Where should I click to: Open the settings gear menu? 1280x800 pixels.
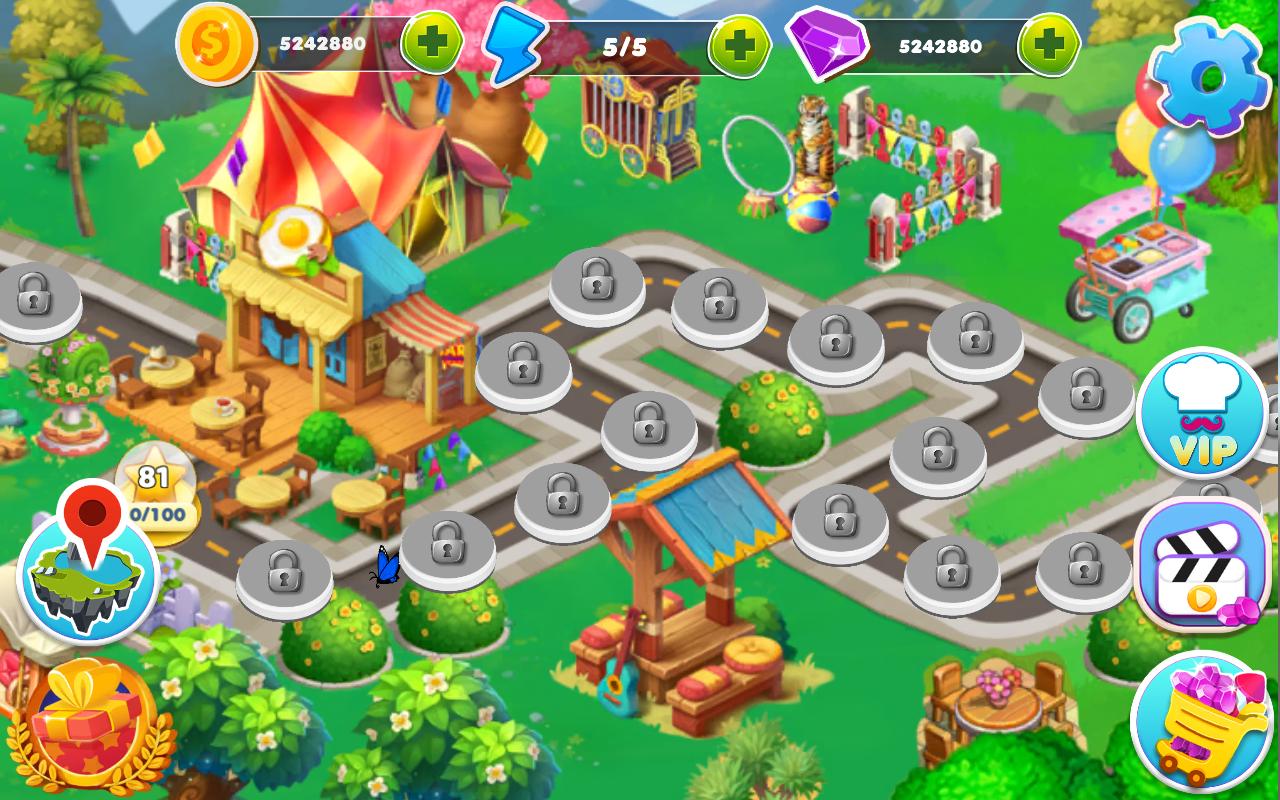(1208, 76)
